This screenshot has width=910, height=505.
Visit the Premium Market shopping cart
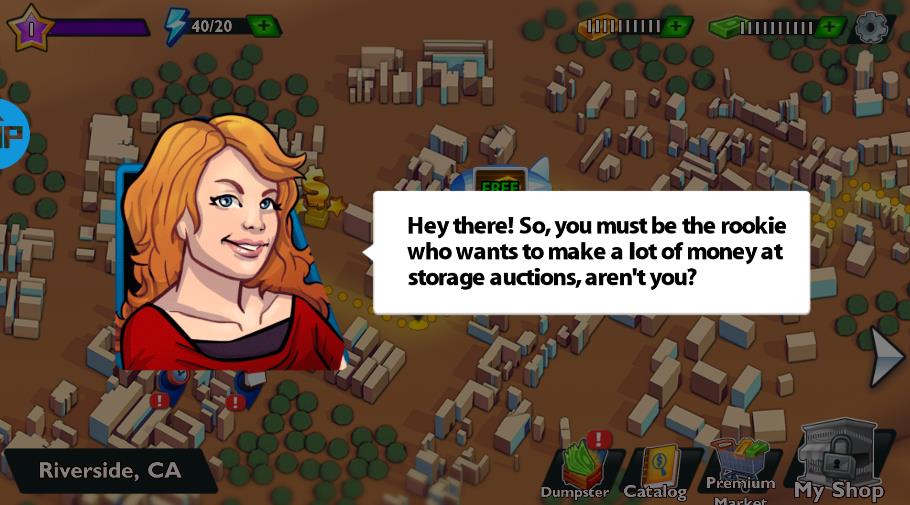pyautogui.click(x=741, y=468)
